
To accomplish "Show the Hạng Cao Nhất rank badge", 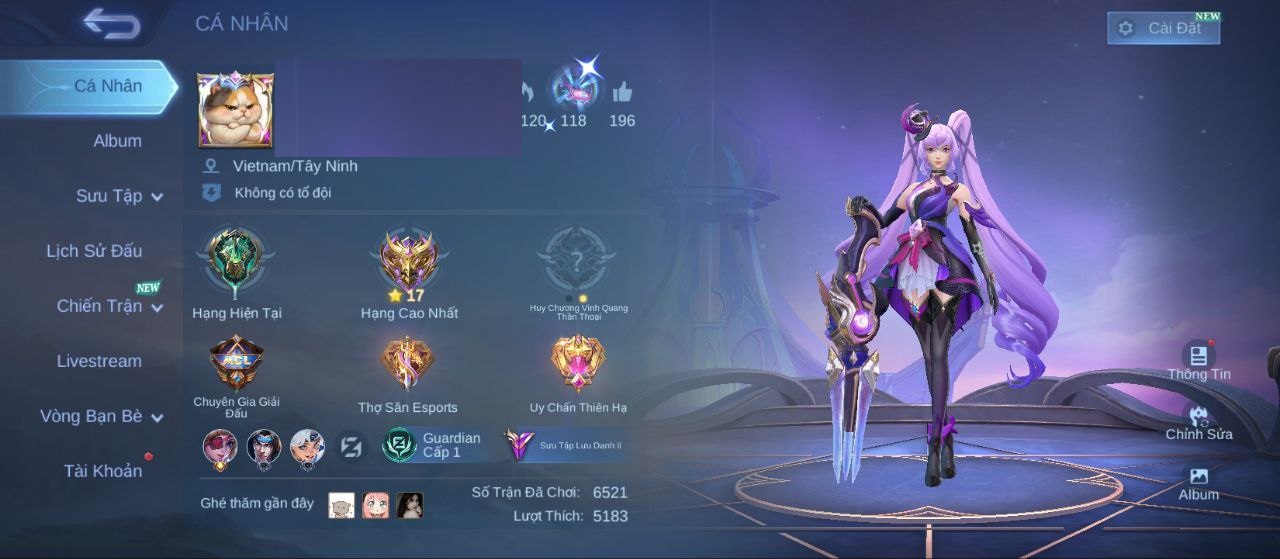I will coord(409,262).
